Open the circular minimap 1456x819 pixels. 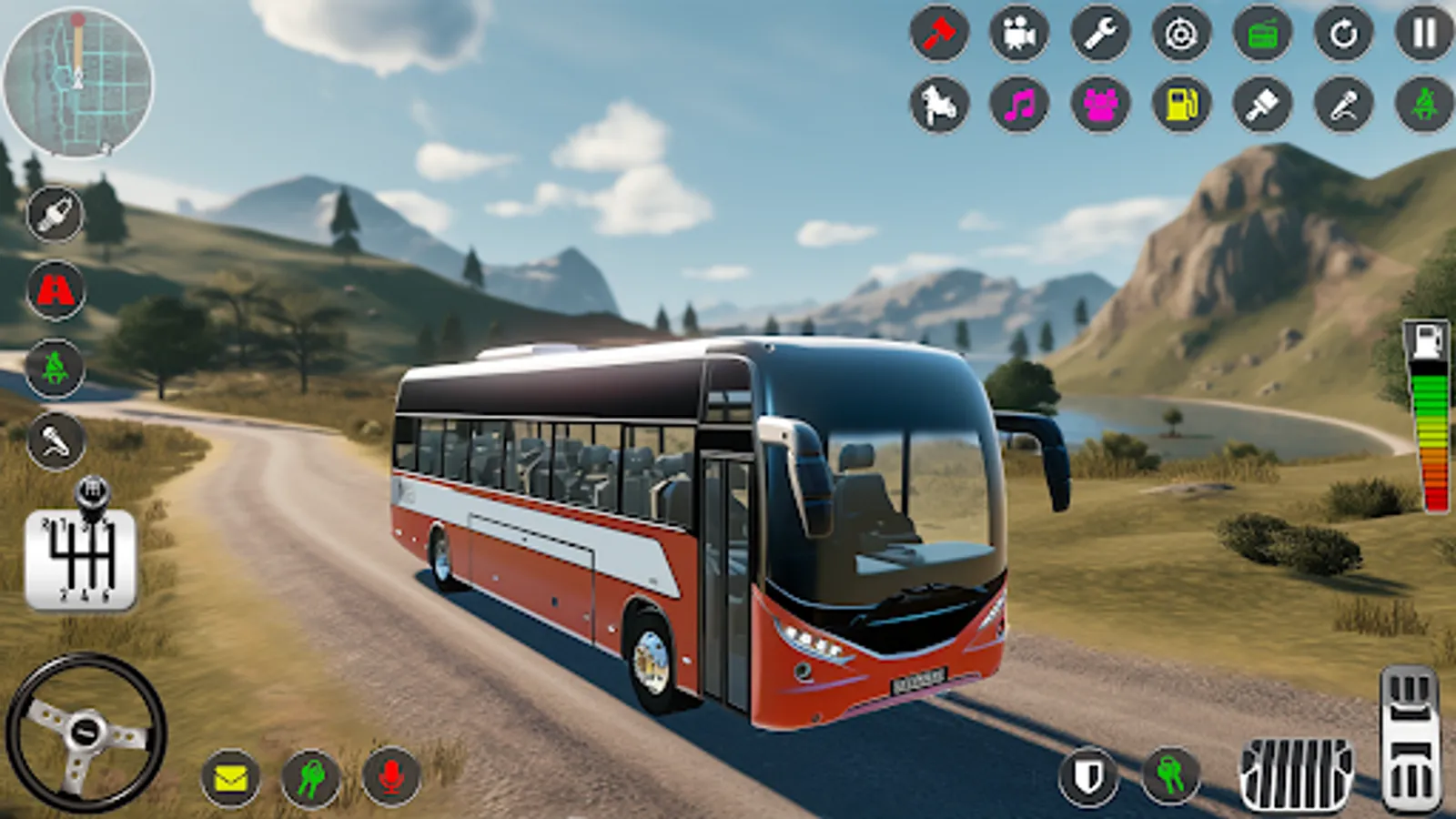pos(78,83)
